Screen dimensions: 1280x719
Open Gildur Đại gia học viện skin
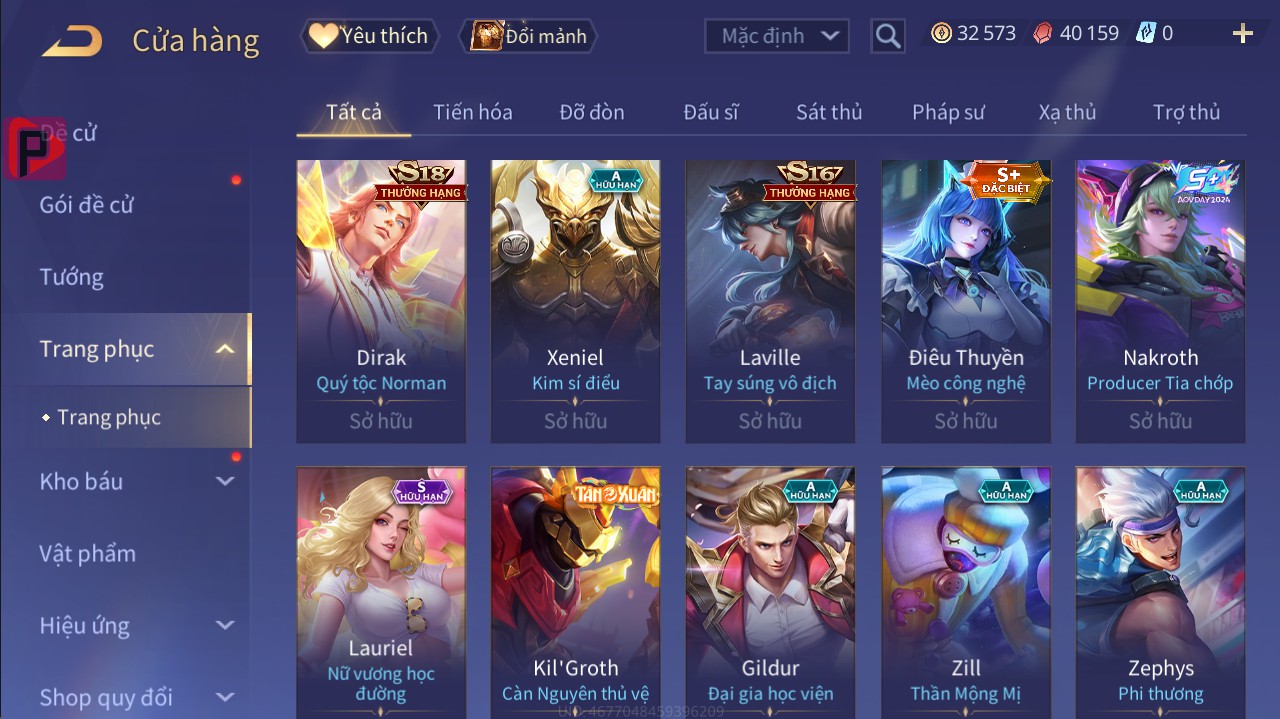(770, 590)
